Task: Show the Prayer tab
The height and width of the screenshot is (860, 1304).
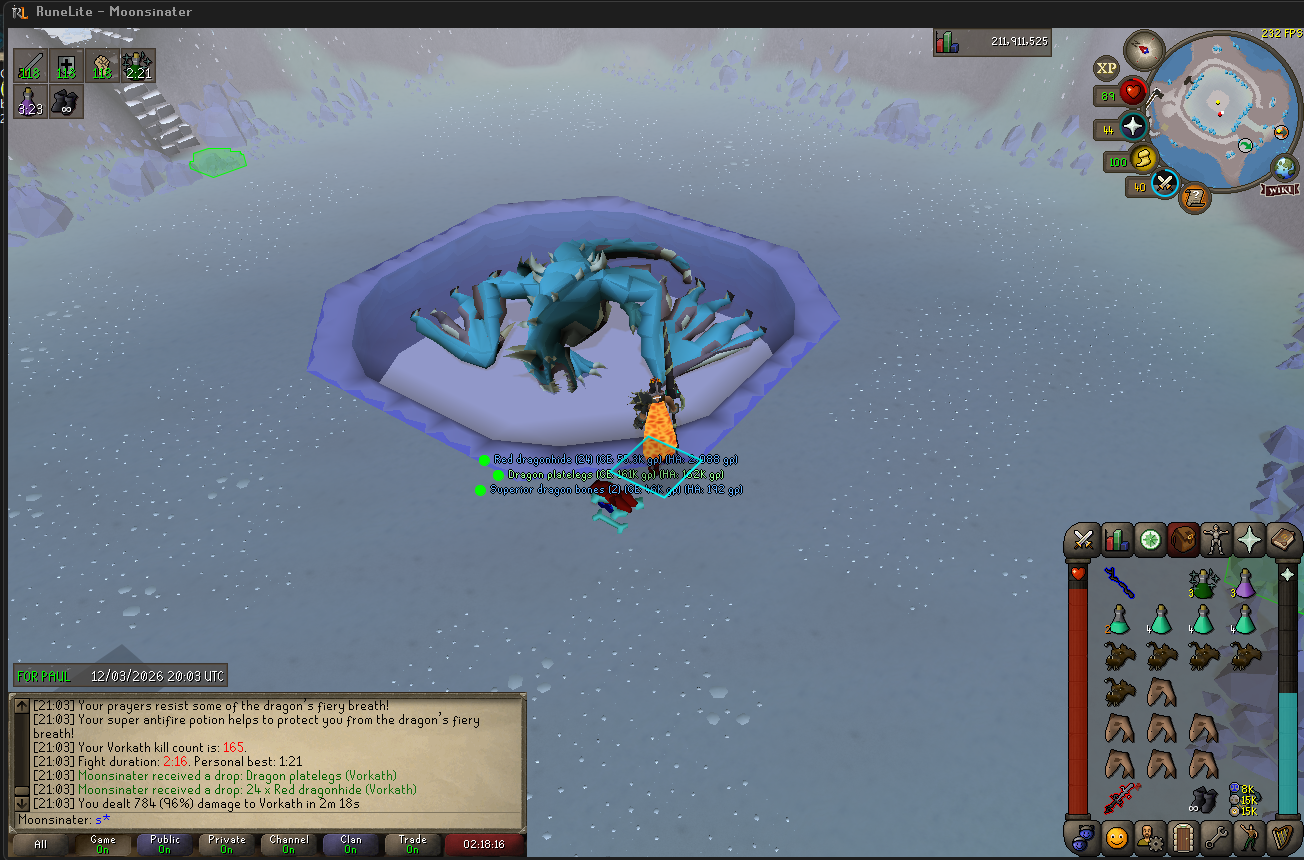Action: pyautogui.click(x=1250, y=541)
